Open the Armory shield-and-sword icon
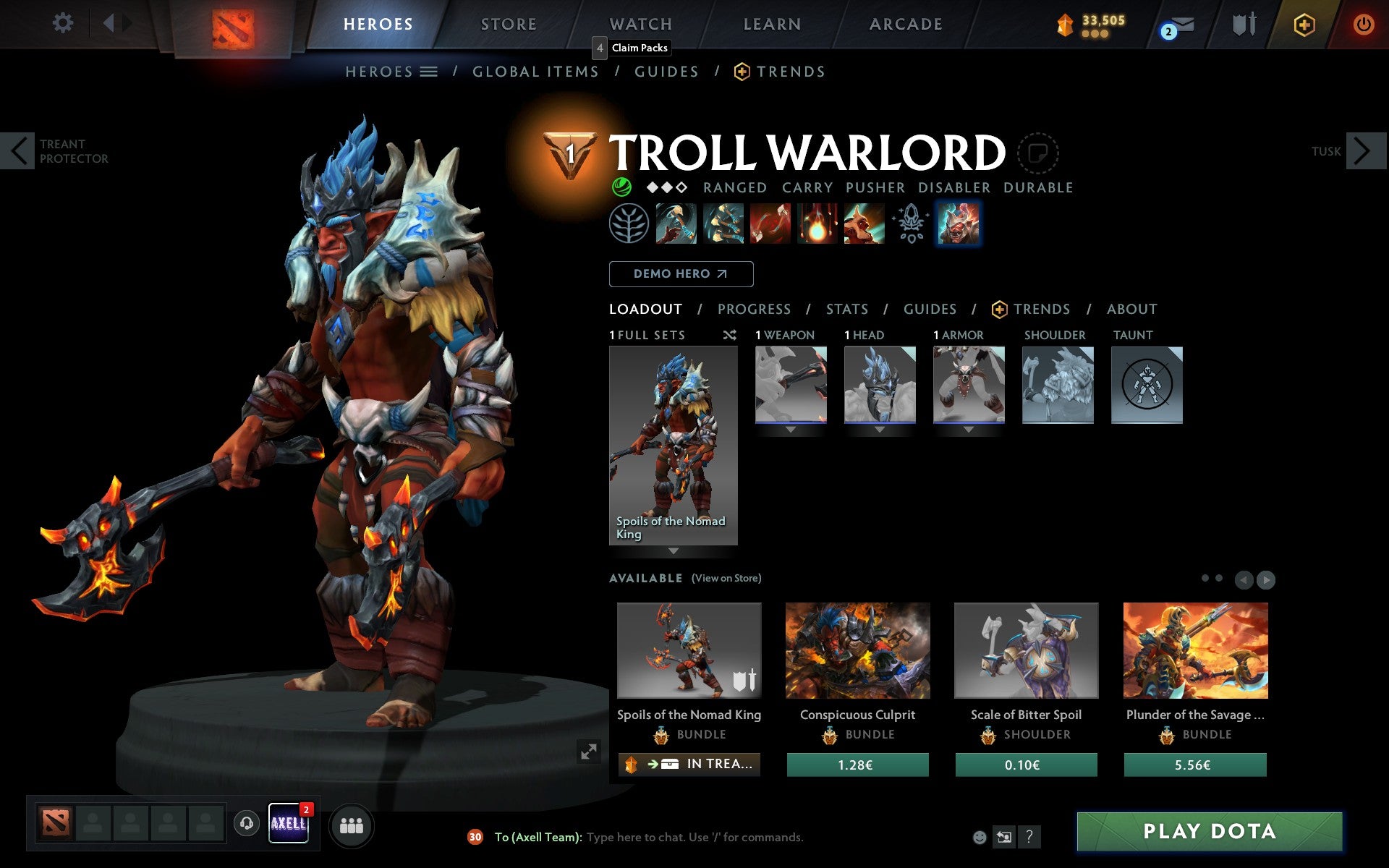Screen dimensions: 1389x868 [1243, 24]
